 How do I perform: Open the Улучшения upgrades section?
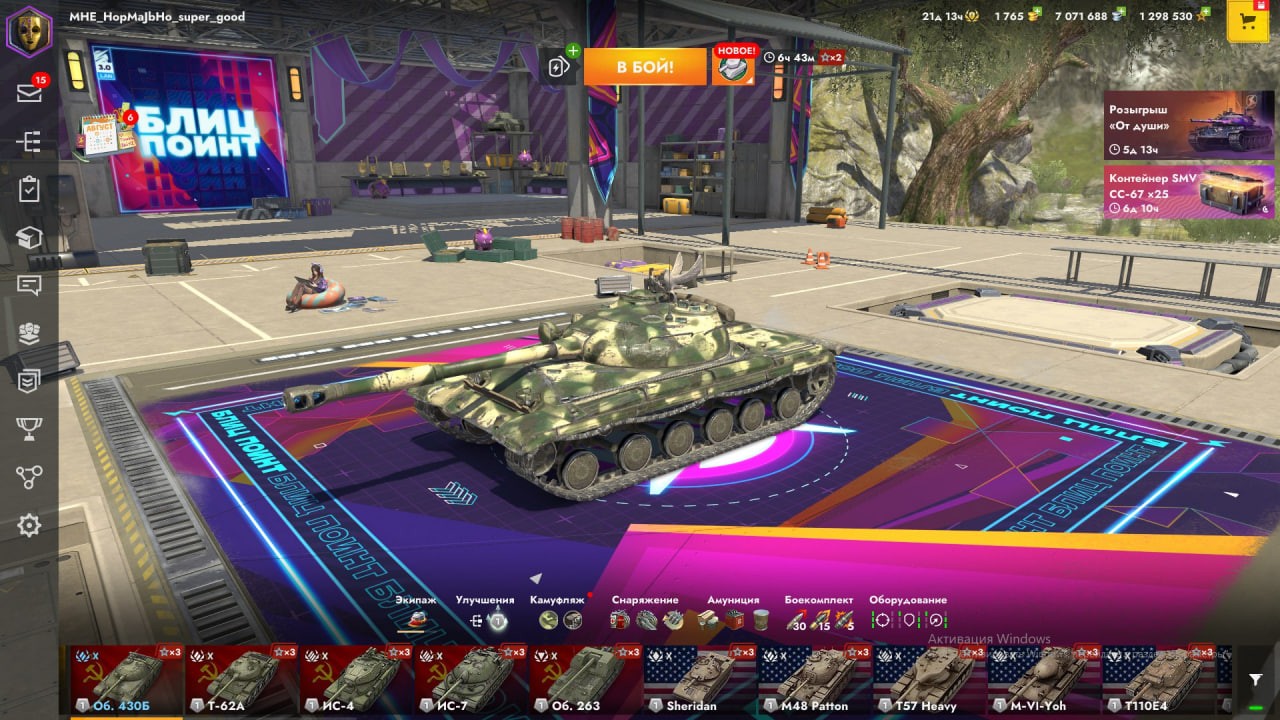[x=486, y=619]
